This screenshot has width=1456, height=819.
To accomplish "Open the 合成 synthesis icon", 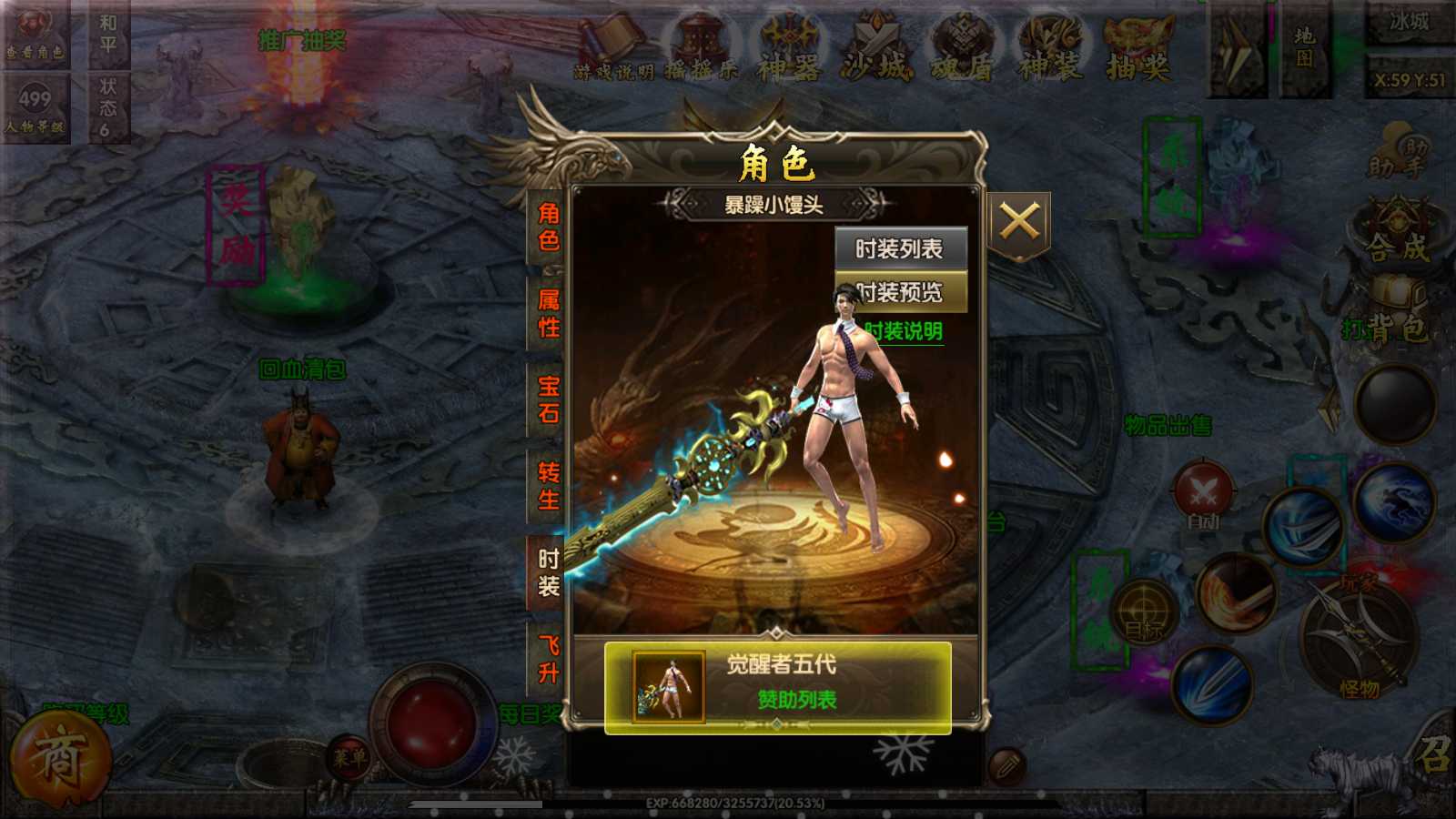I will 1398,234.
